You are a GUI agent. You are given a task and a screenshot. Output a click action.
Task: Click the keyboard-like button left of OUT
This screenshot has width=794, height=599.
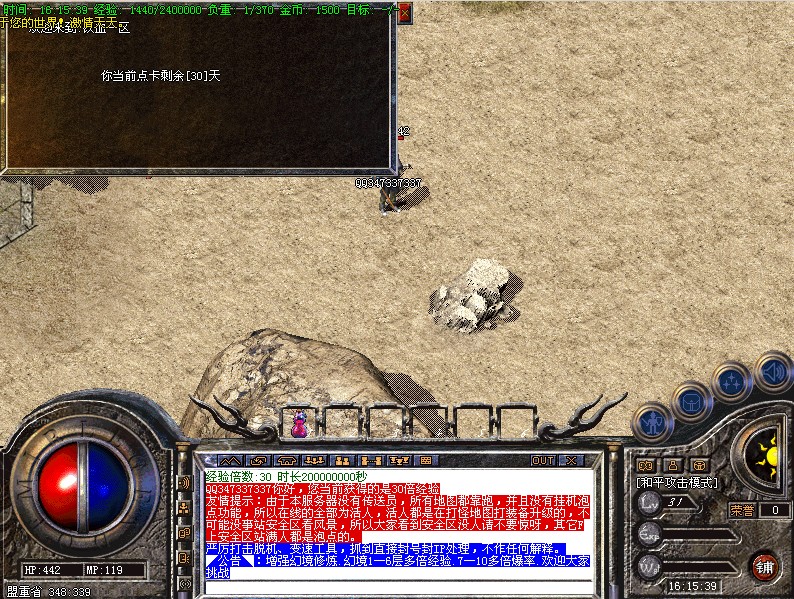tap(427, 460)
